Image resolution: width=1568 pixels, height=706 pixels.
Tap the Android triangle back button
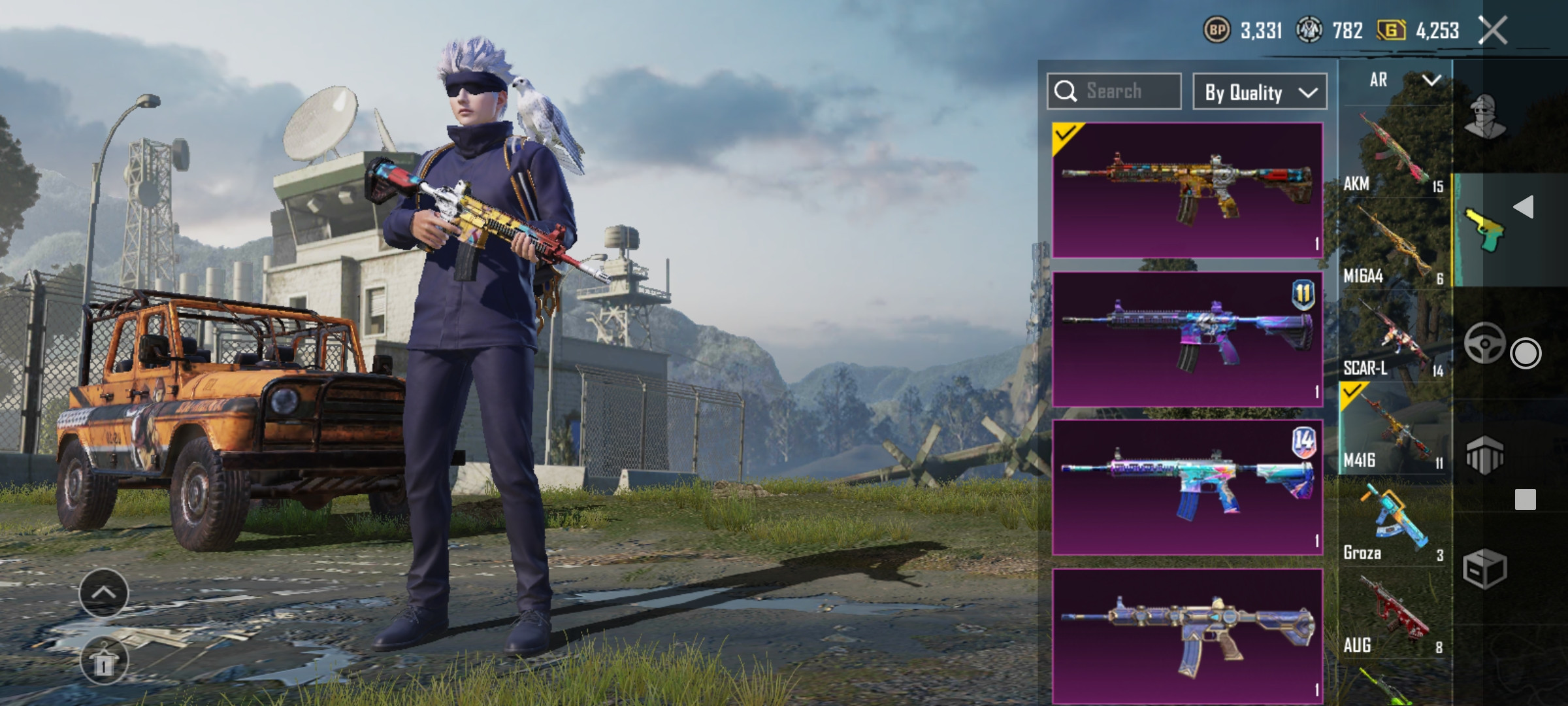(x=1525, y=207)
